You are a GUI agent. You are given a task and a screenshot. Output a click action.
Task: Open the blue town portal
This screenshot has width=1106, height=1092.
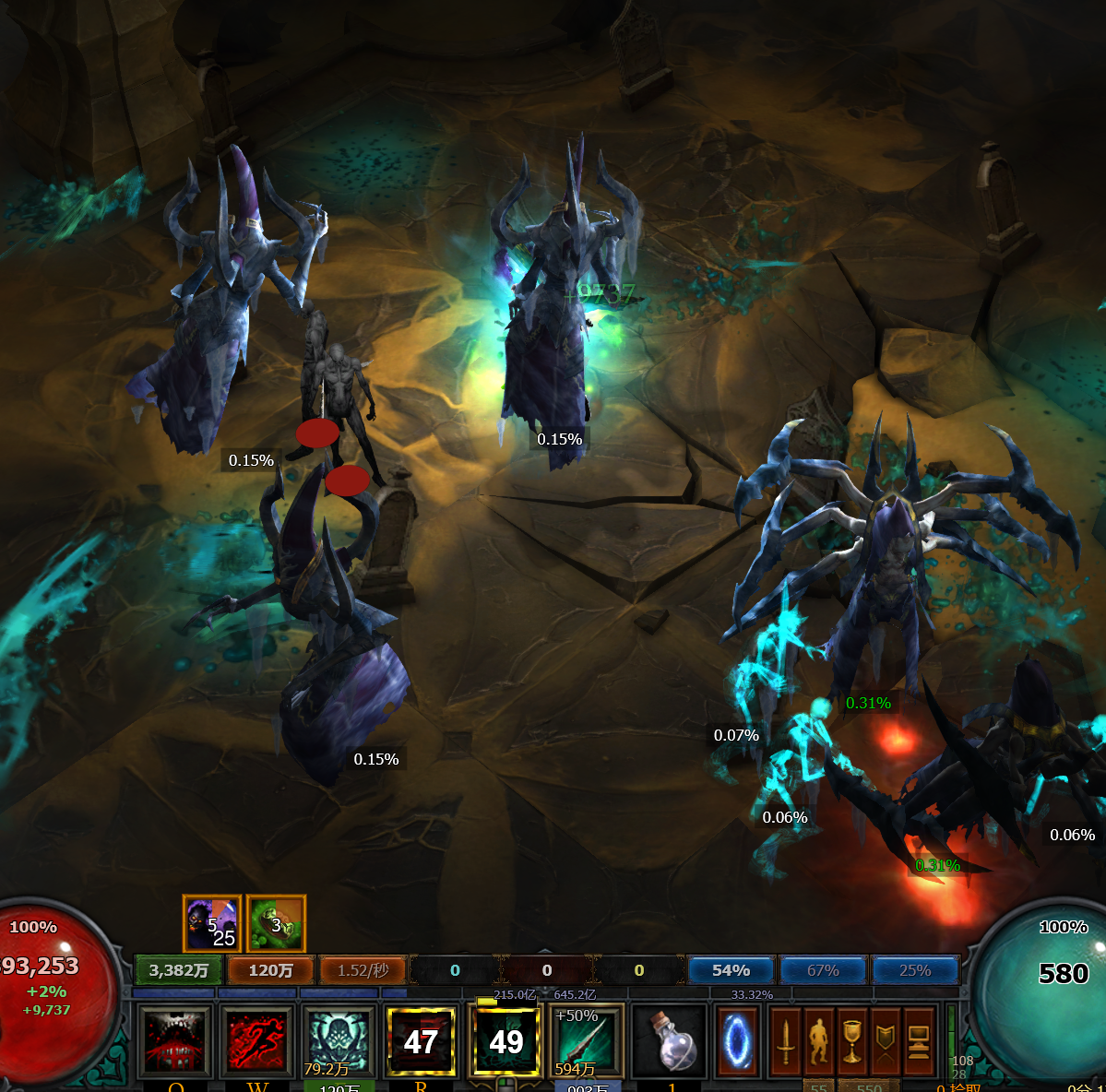[737, 1041]
